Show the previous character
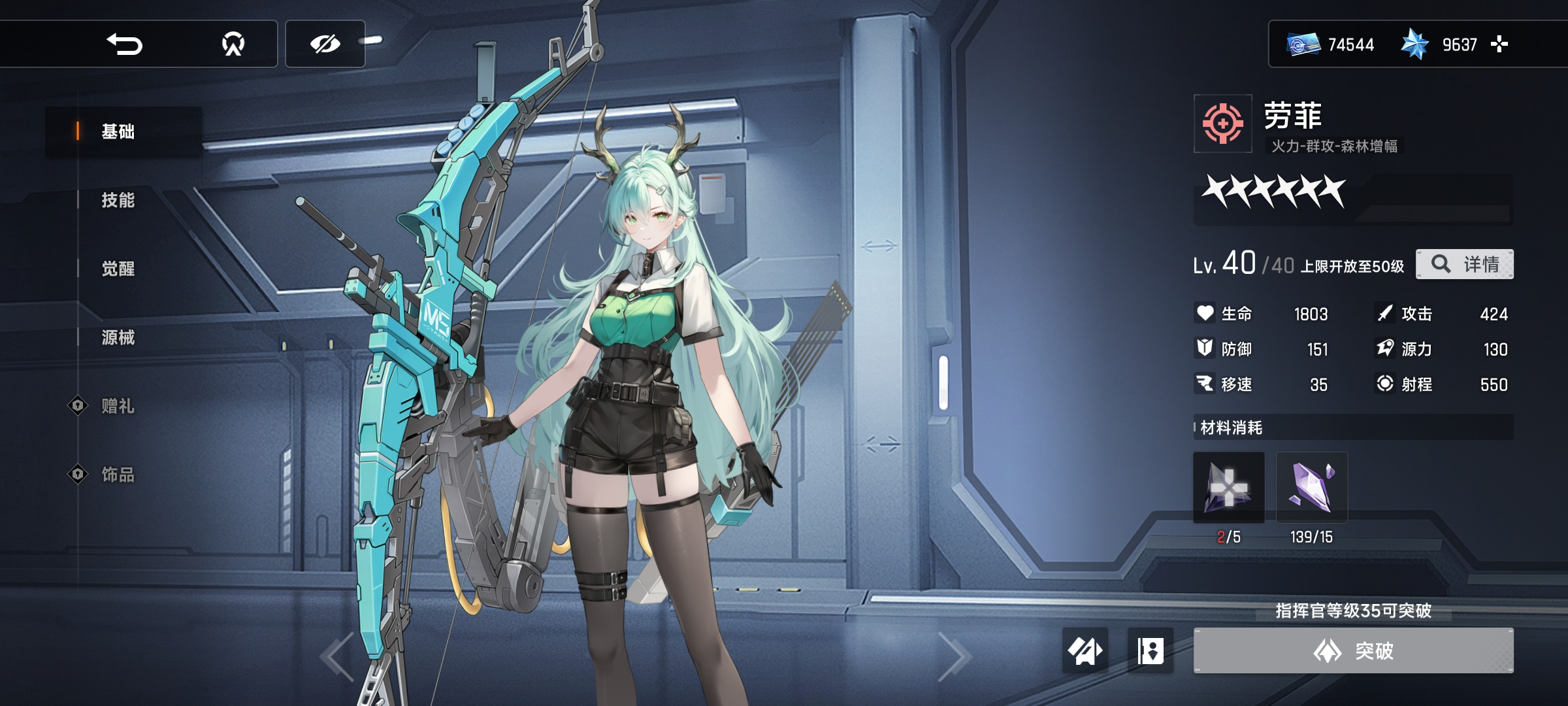Screen dimensions: 1568x706 pyautogui.click(x=337, y=656)
